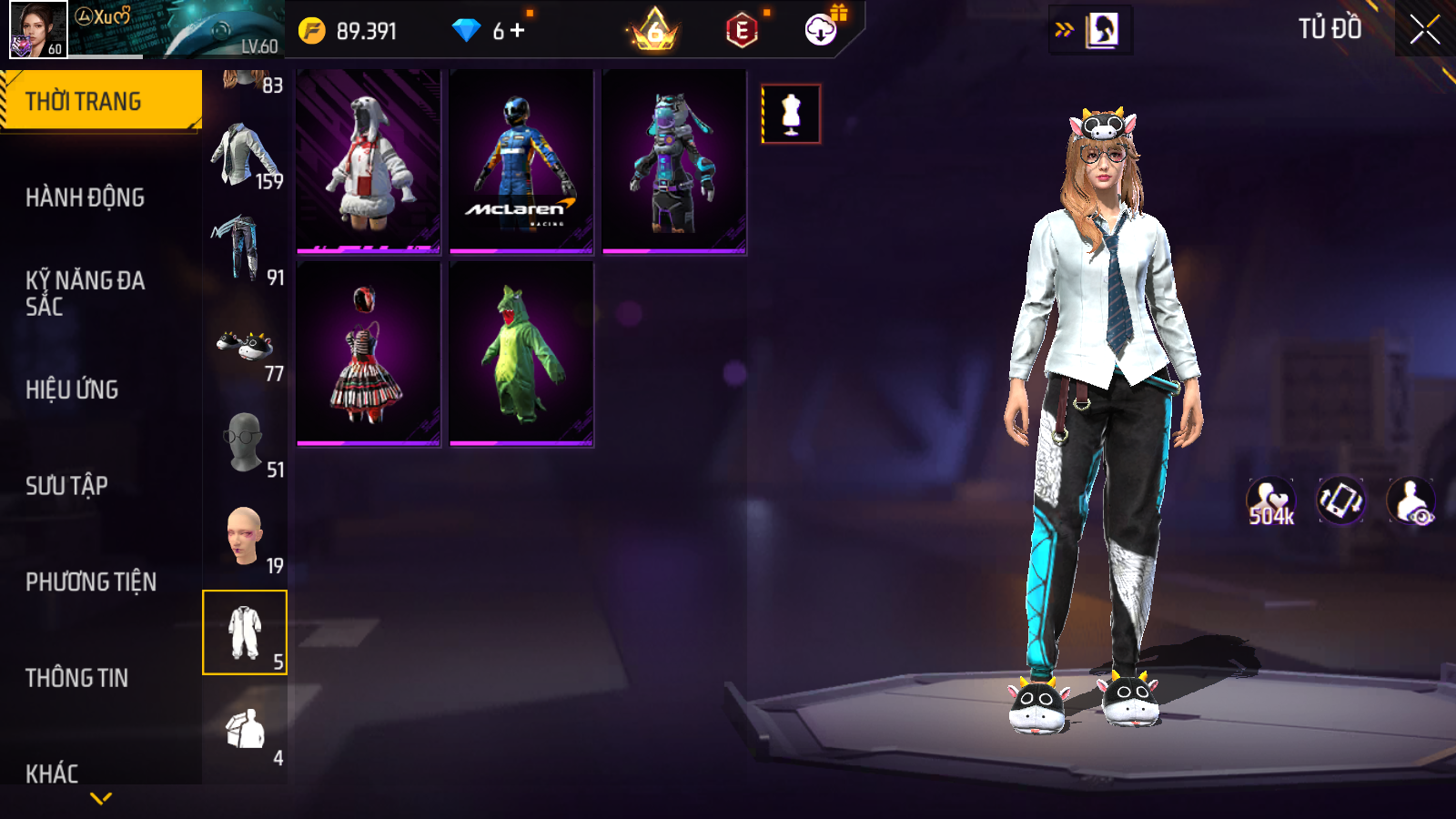The image size is (1456, 819).
Task: Choose the PHƯƠNG TIỆN menu entry
Action: [x=91, y=581]
